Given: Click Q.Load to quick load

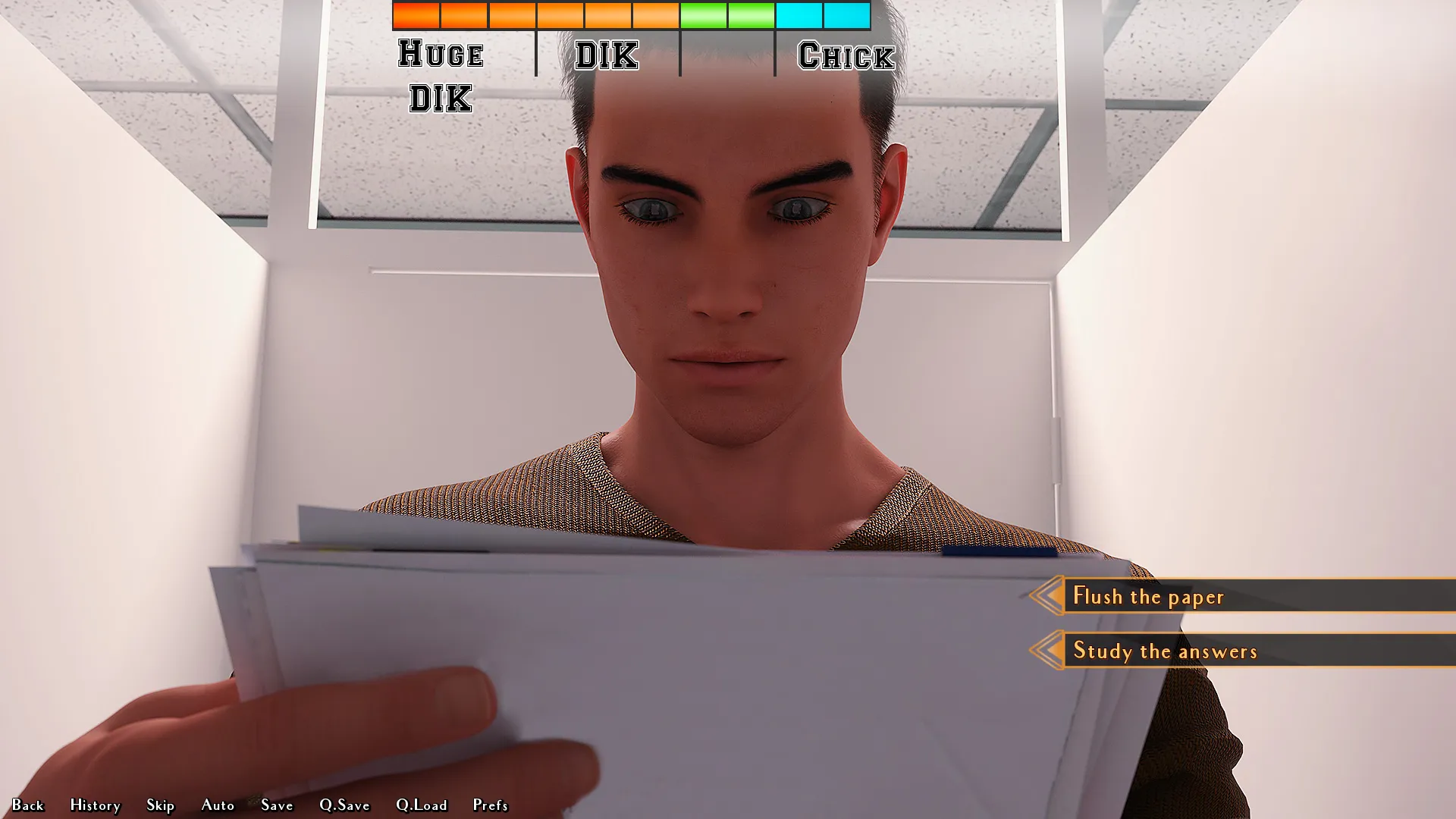Looking at the screenshot, I should click(x=422, y=805).
